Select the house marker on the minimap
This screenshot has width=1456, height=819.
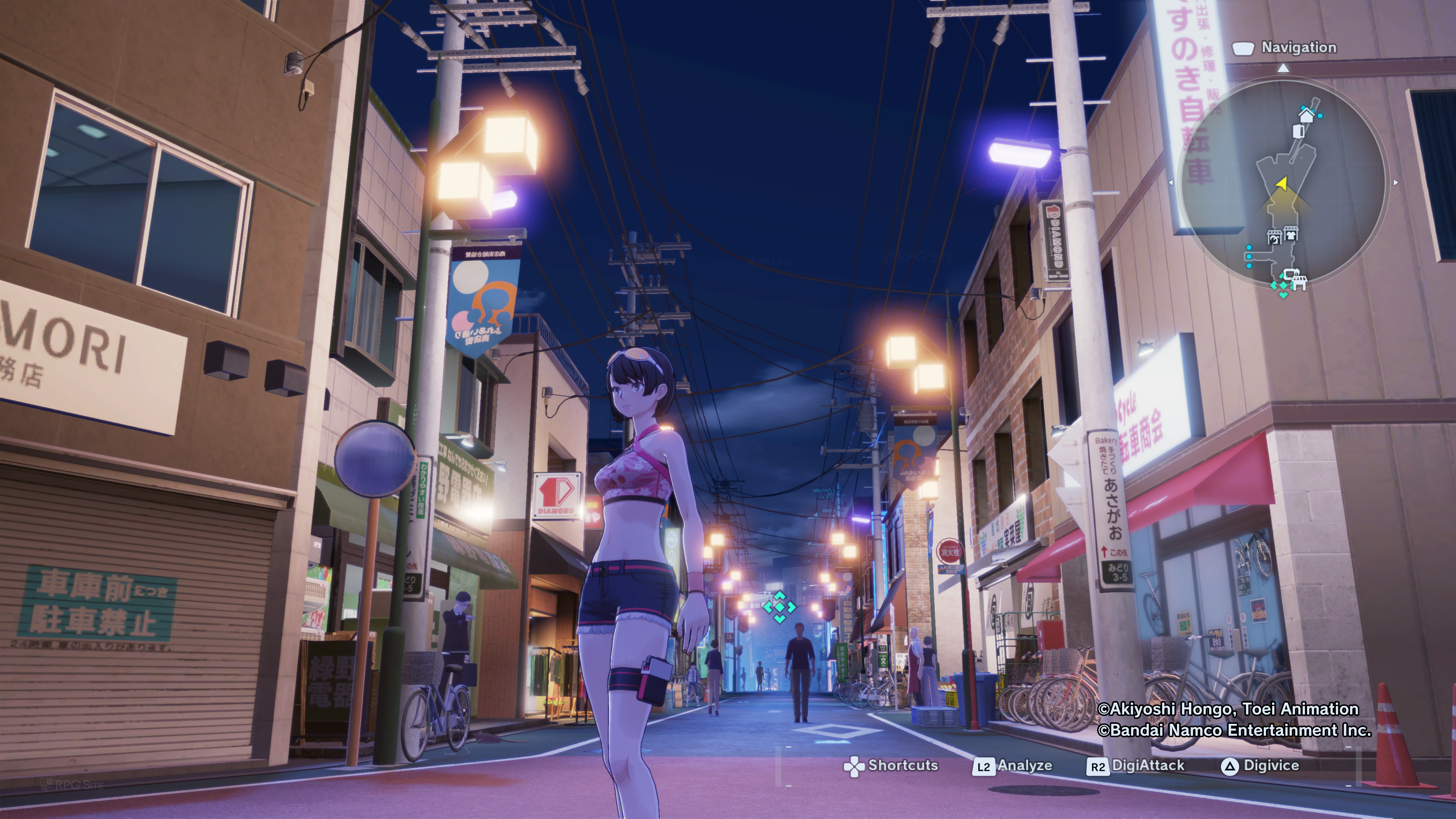tap(1306, 115)
